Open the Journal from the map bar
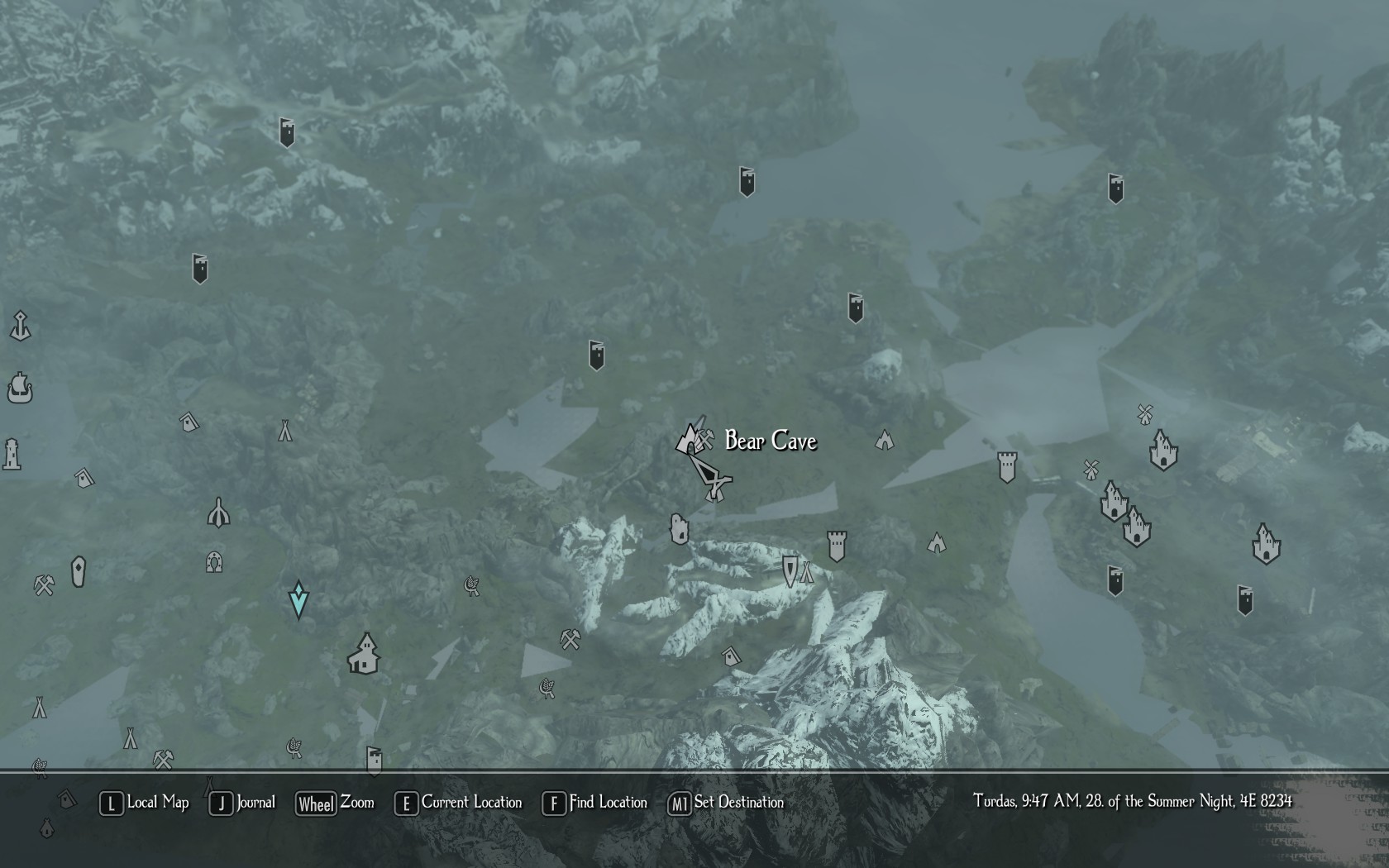Viewport: 1389px width, 868px height. 242,803
